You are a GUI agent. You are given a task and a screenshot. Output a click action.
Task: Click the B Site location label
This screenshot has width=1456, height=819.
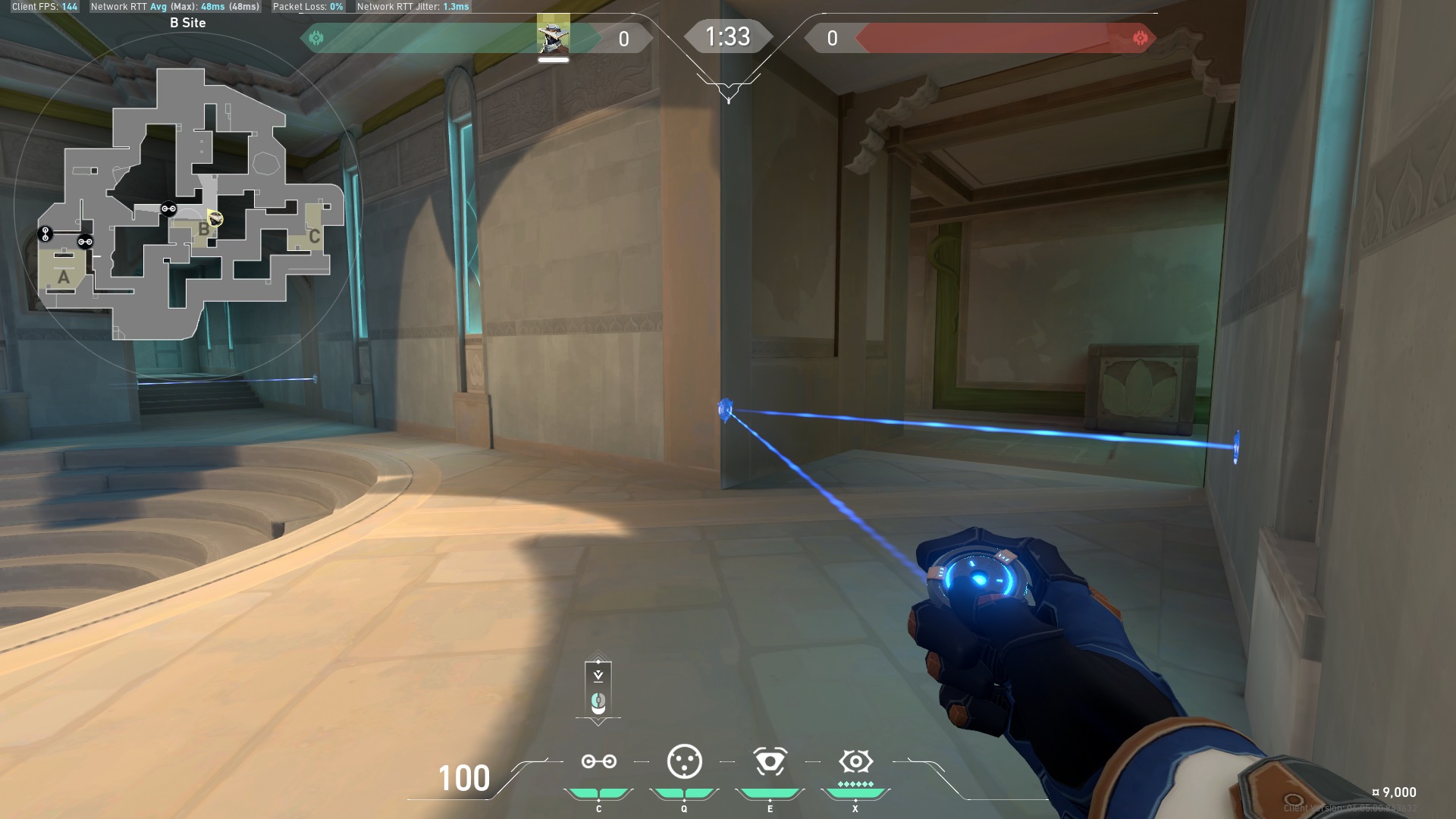pos(187,24)
